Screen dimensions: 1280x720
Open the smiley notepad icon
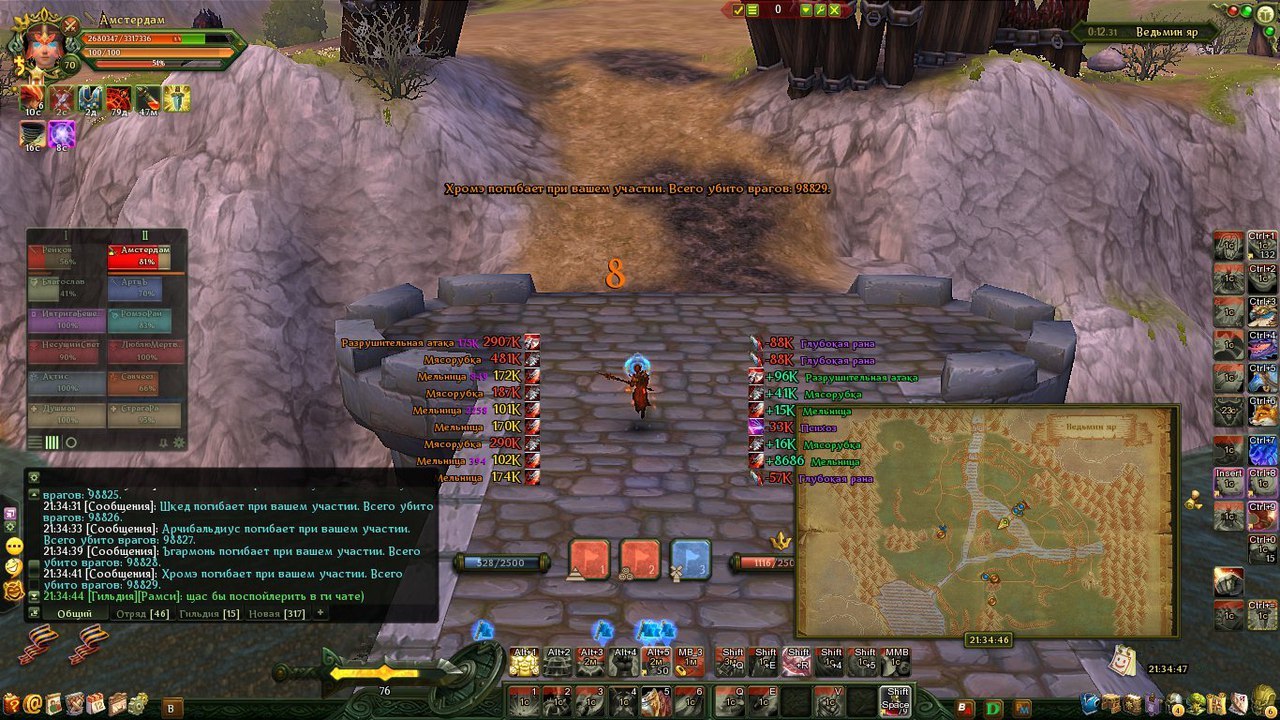(x=1122, y=661)
